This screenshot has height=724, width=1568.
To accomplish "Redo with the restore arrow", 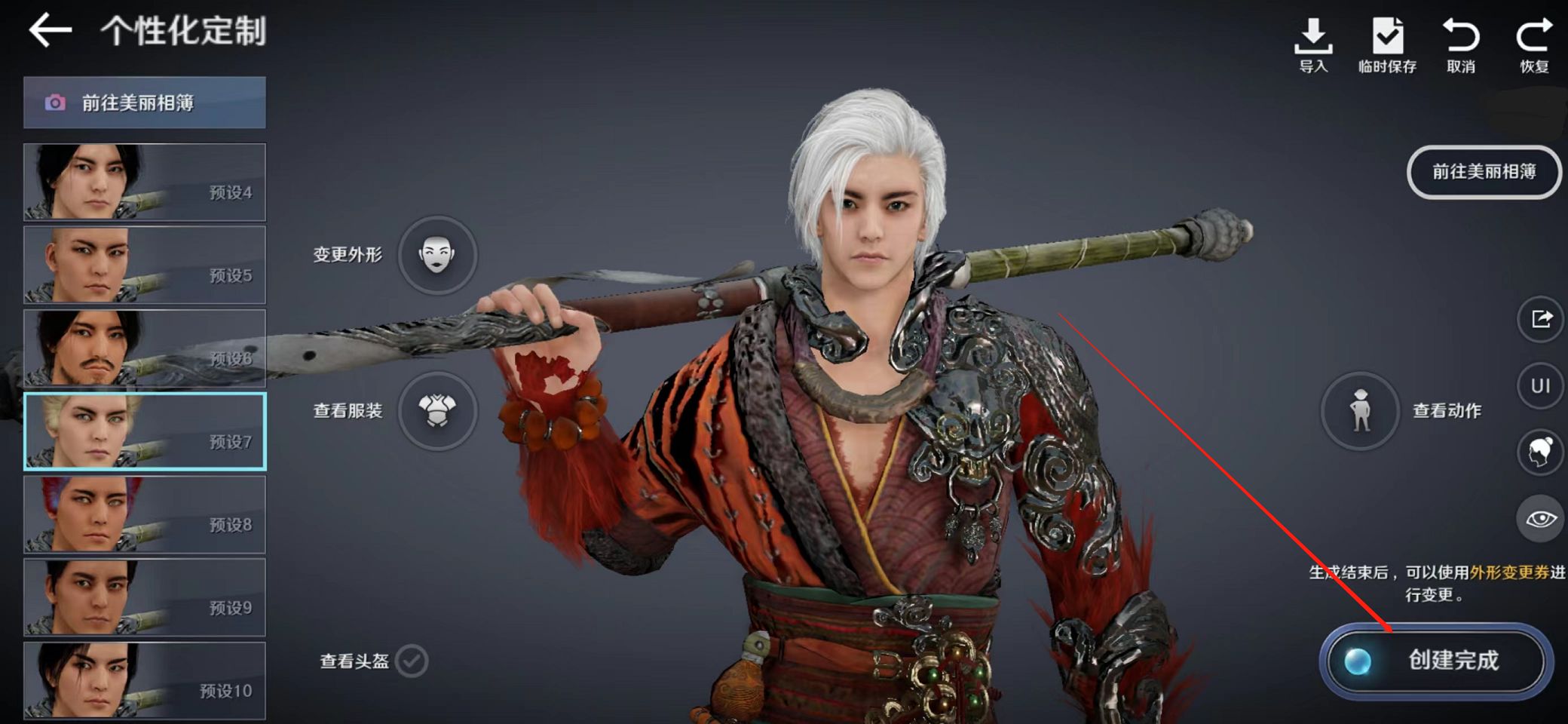I will coord(1534,44).
